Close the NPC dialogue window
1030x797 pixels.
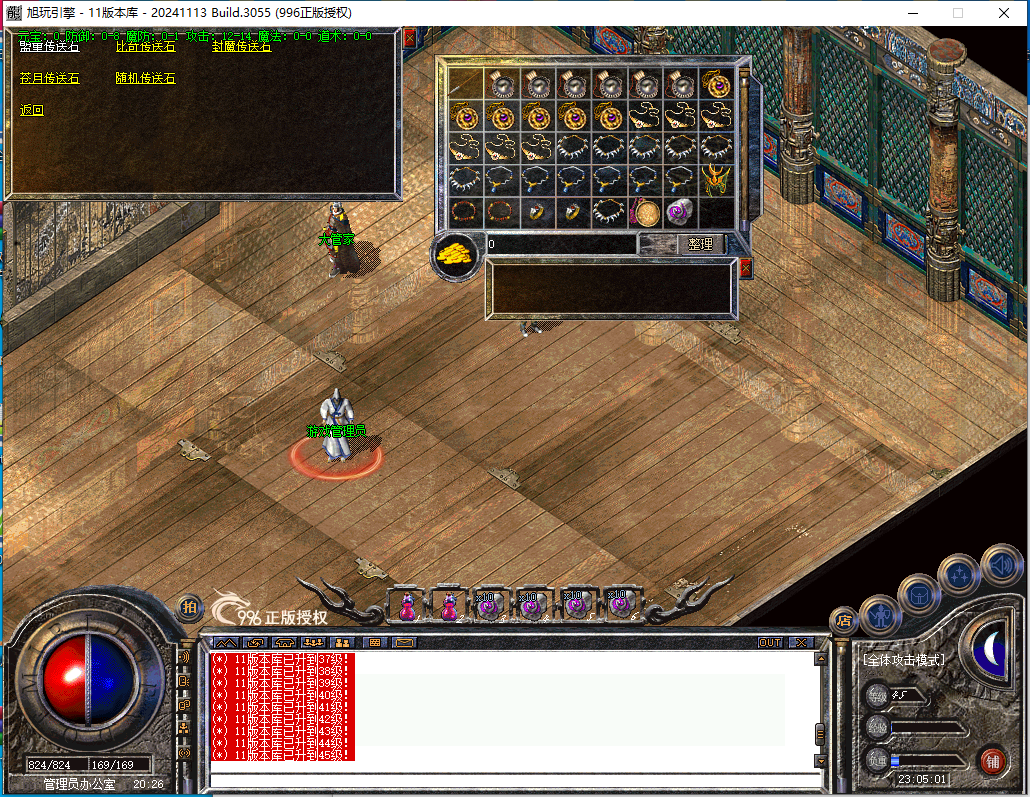point(409,37)
